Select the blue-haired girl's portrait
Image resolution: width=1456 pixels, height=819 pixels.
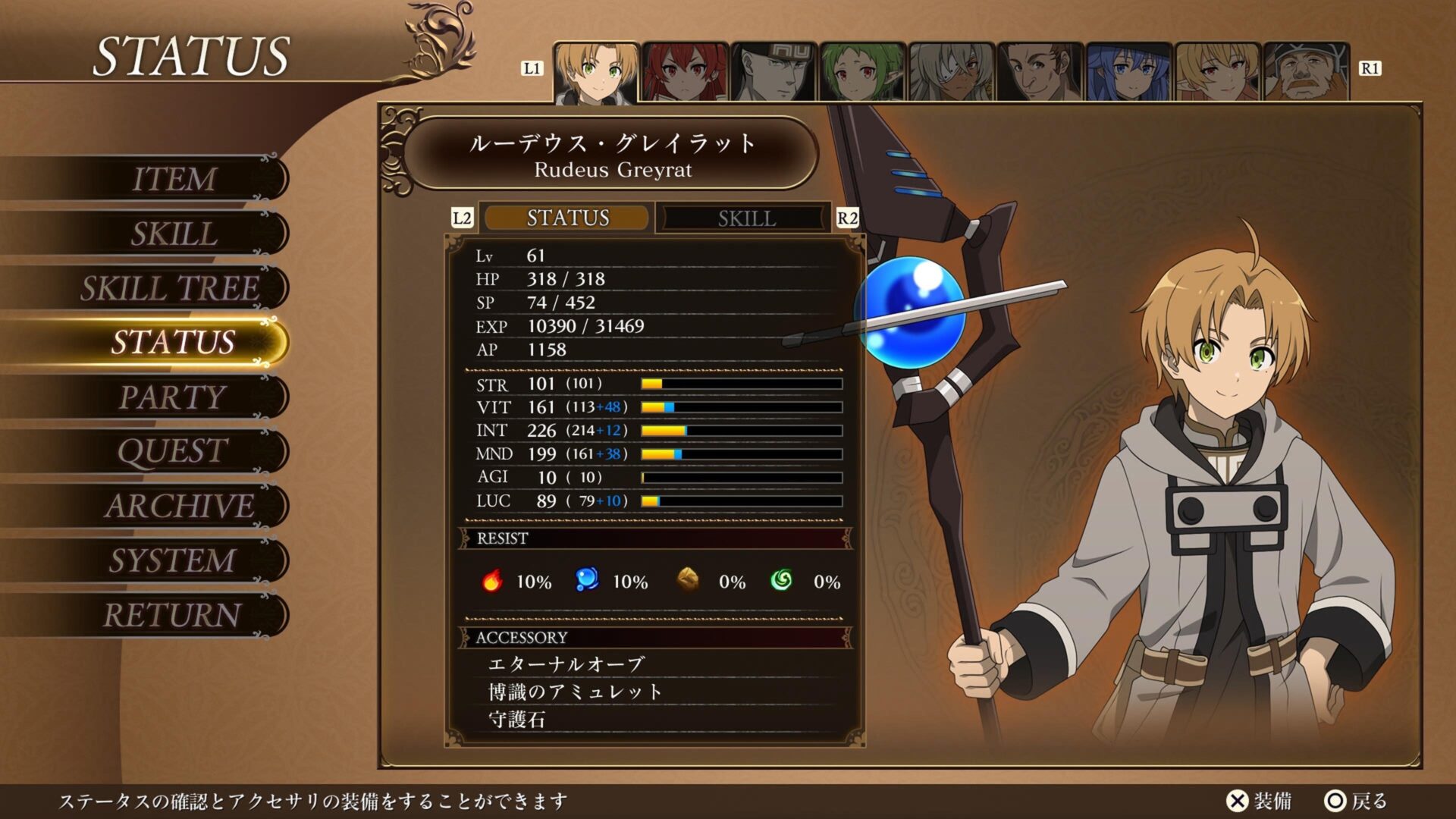tap(1128, 73)
